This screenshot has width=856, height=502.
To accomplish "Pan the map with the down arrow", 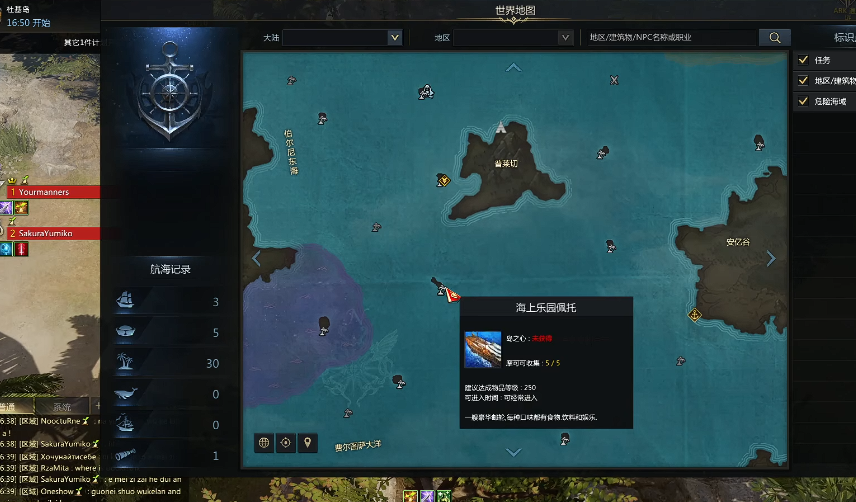I will [x=514, y=452].
